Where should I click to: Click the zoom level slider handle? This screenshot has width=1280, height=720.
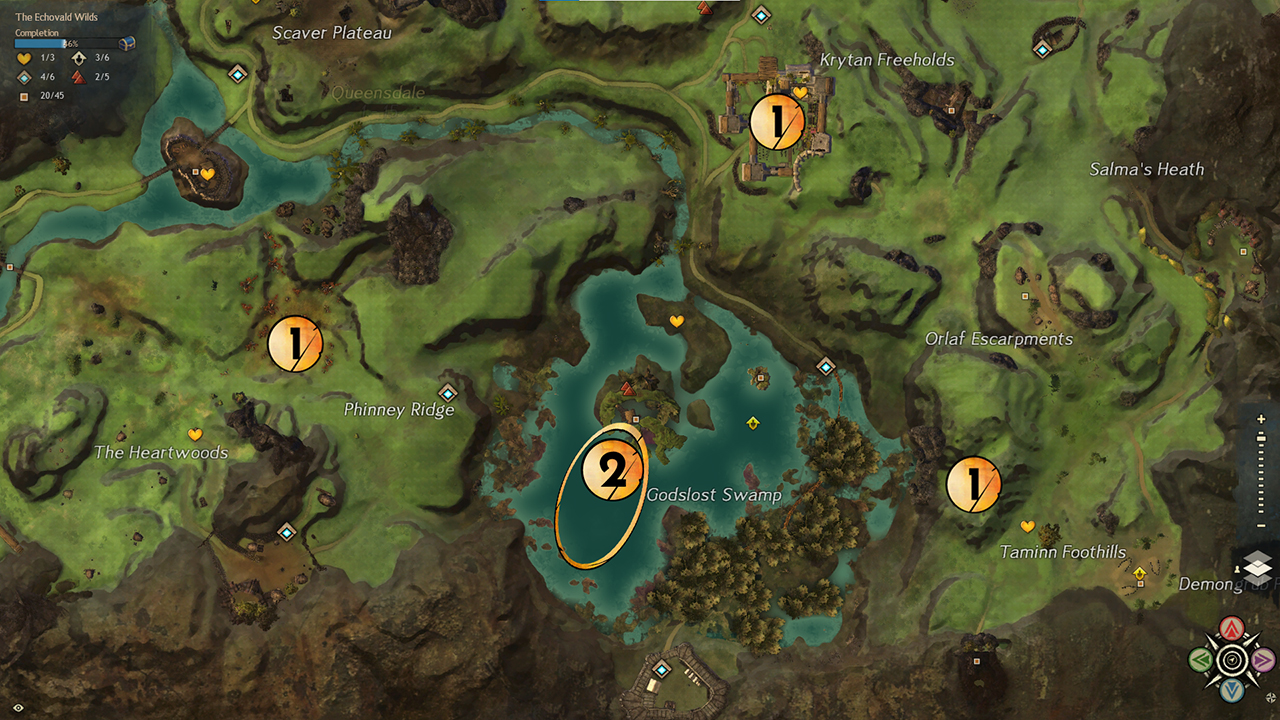[x=1260, y=436]
